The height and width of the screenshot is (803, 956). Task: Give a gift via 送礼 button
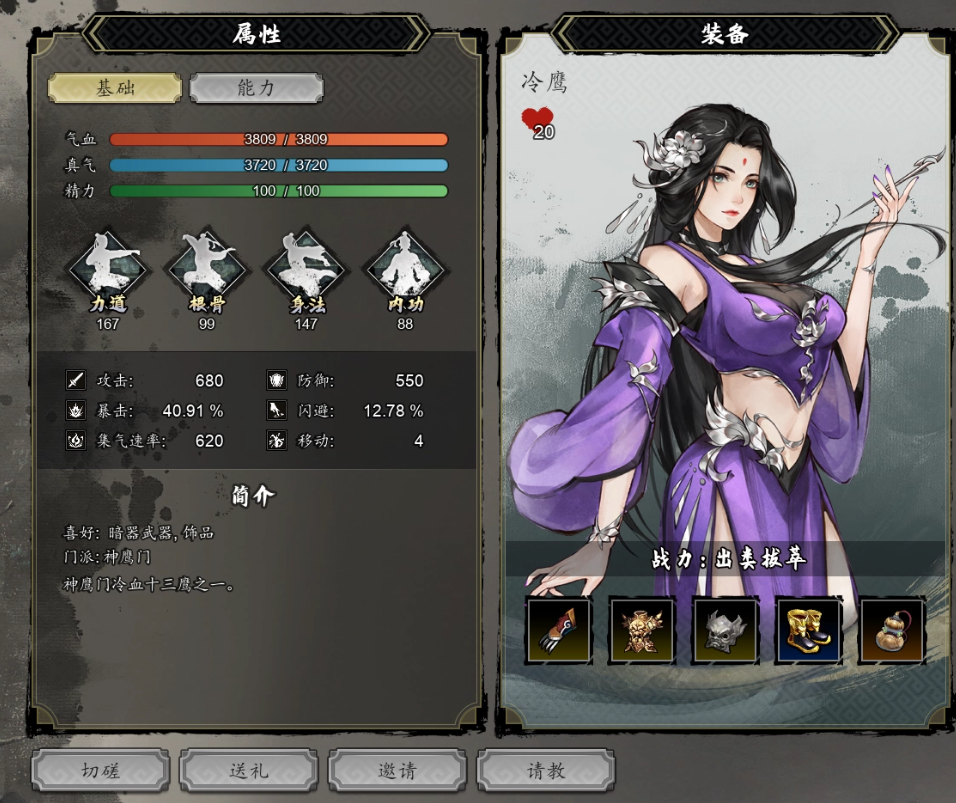pyautogui.click(x=249, y=771)
